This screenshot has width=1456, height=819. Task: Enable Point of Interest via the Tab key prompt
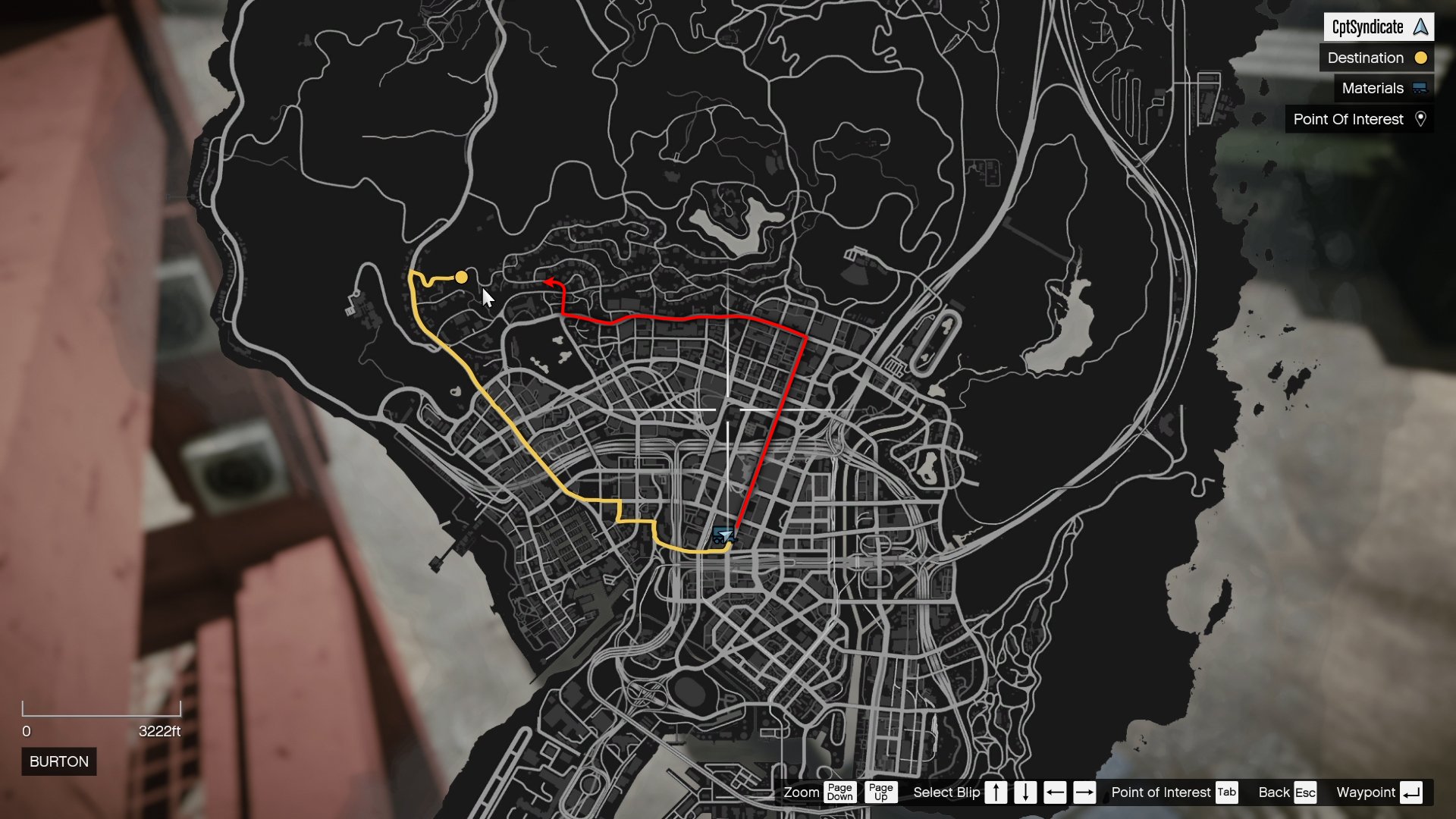tap(1226, 792)
